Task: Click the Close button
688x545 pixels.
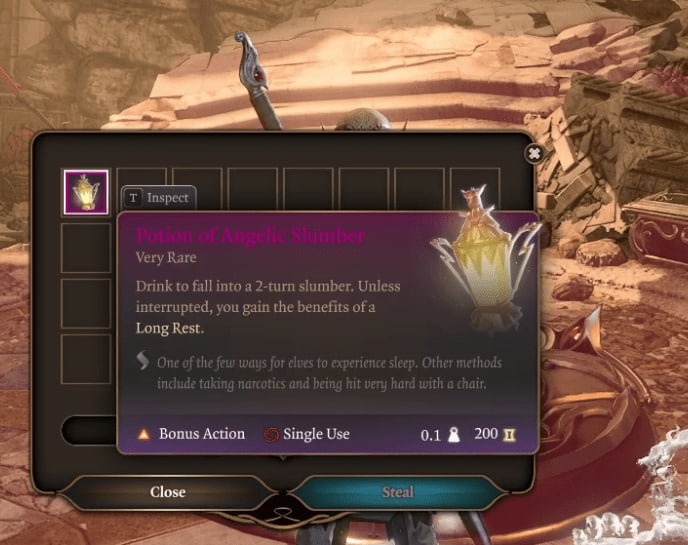Action: click(x=168, y=492)
